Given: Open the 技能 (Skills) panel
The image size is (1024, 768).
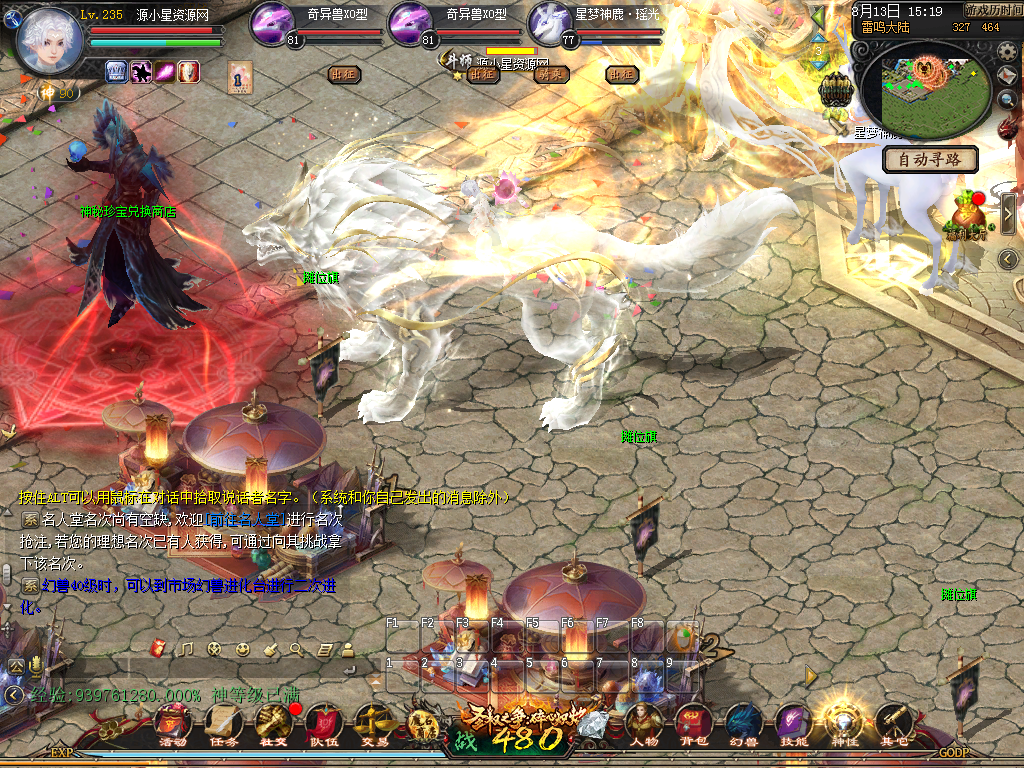Looking at the screenshot, I should coord(792,724).
